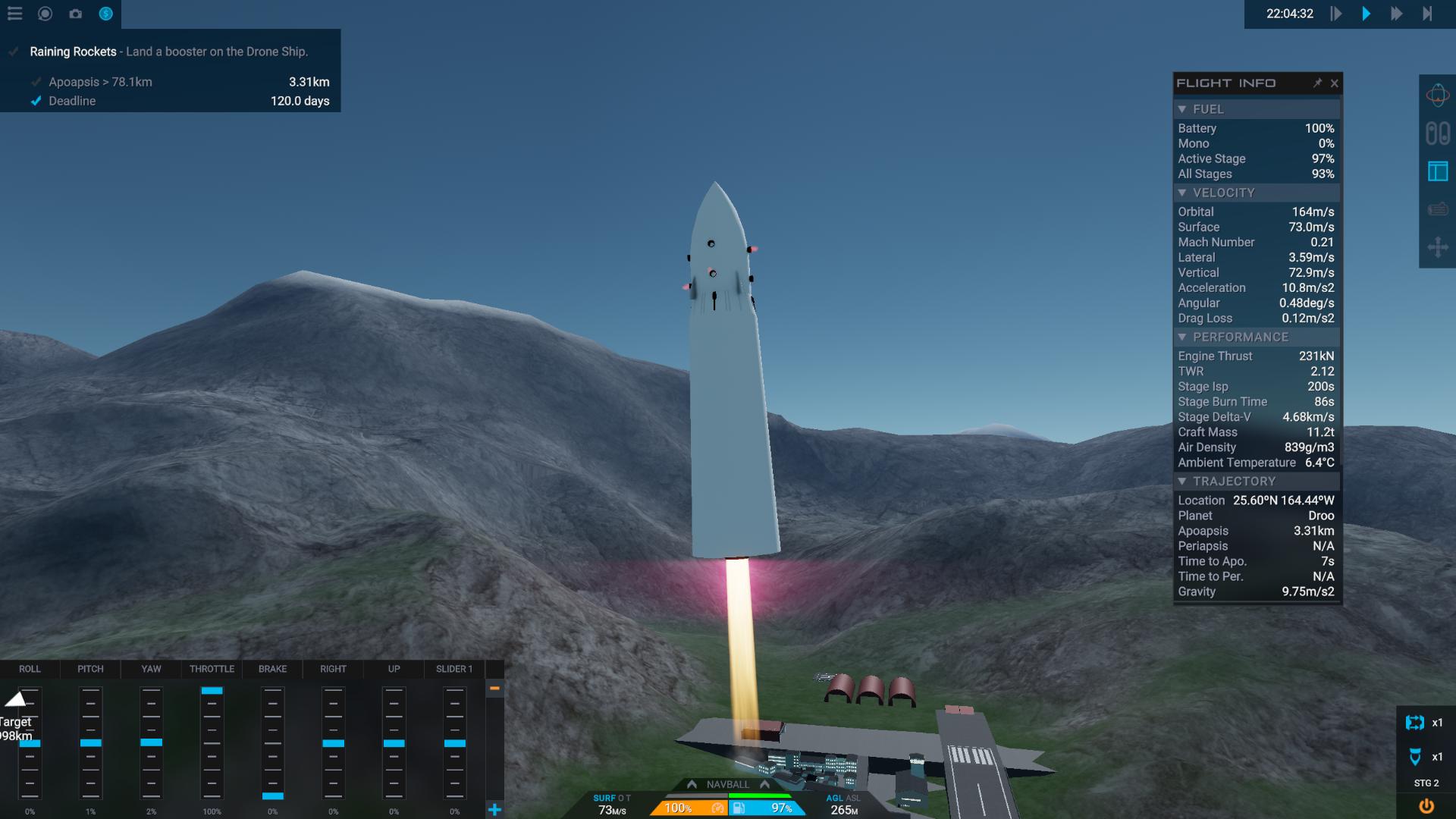
Task: Collapse the FUEL section
Action: 1182,109
